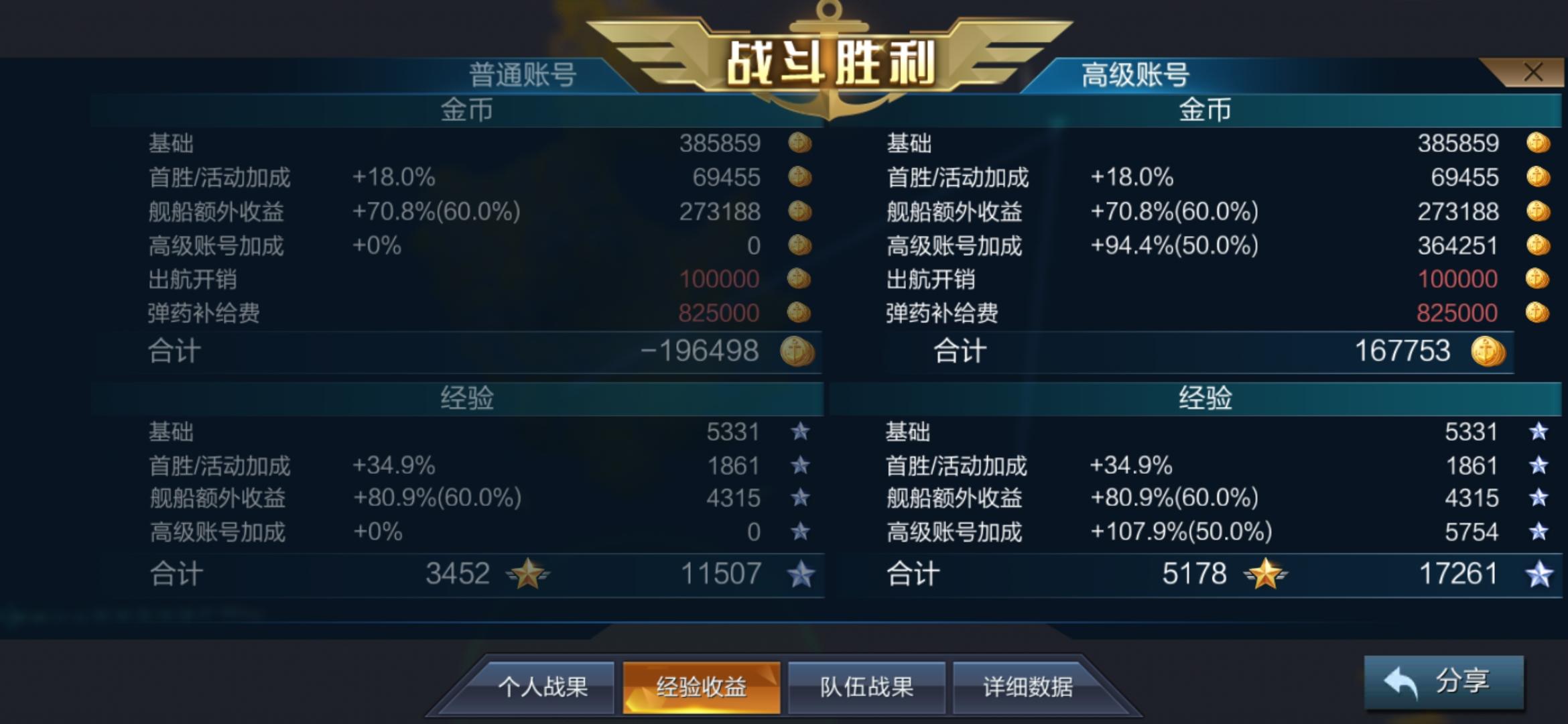Click the medal icon next to 3452
The width and height of the screenshot is (1568, 724).
[x=529, y=575]
